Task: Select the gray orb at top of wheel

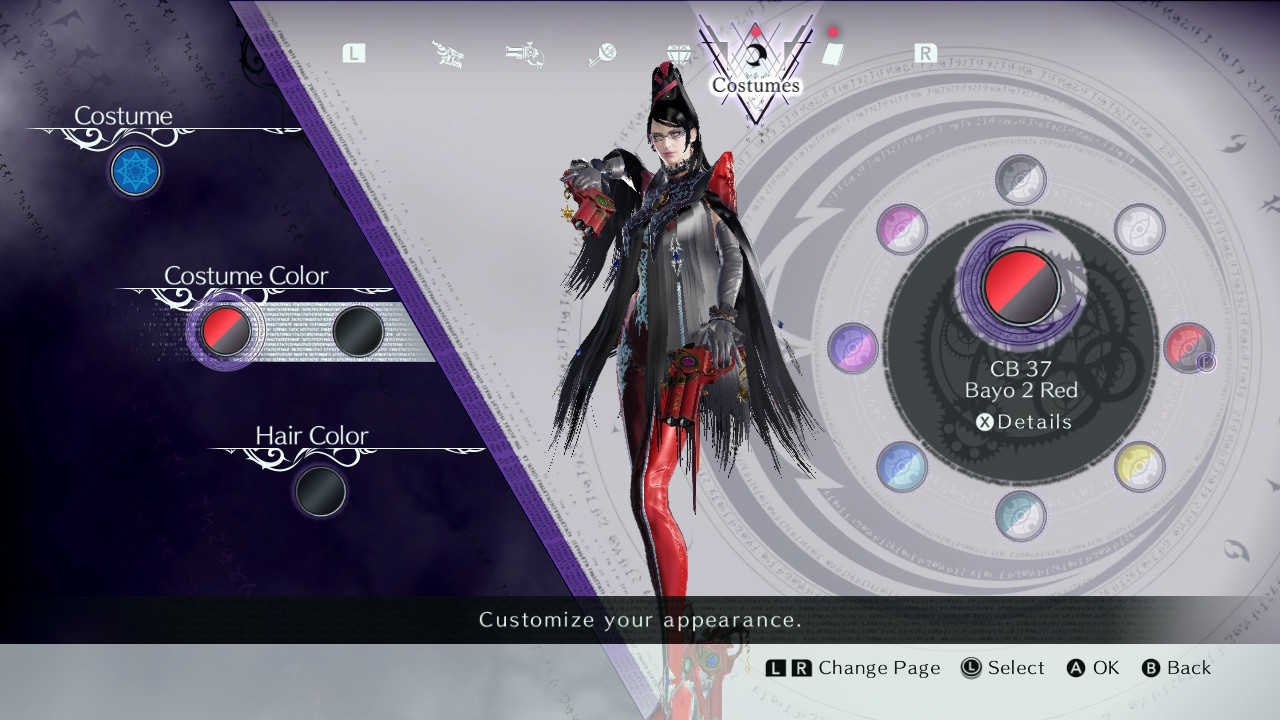Action: [x=1021, y=178]
